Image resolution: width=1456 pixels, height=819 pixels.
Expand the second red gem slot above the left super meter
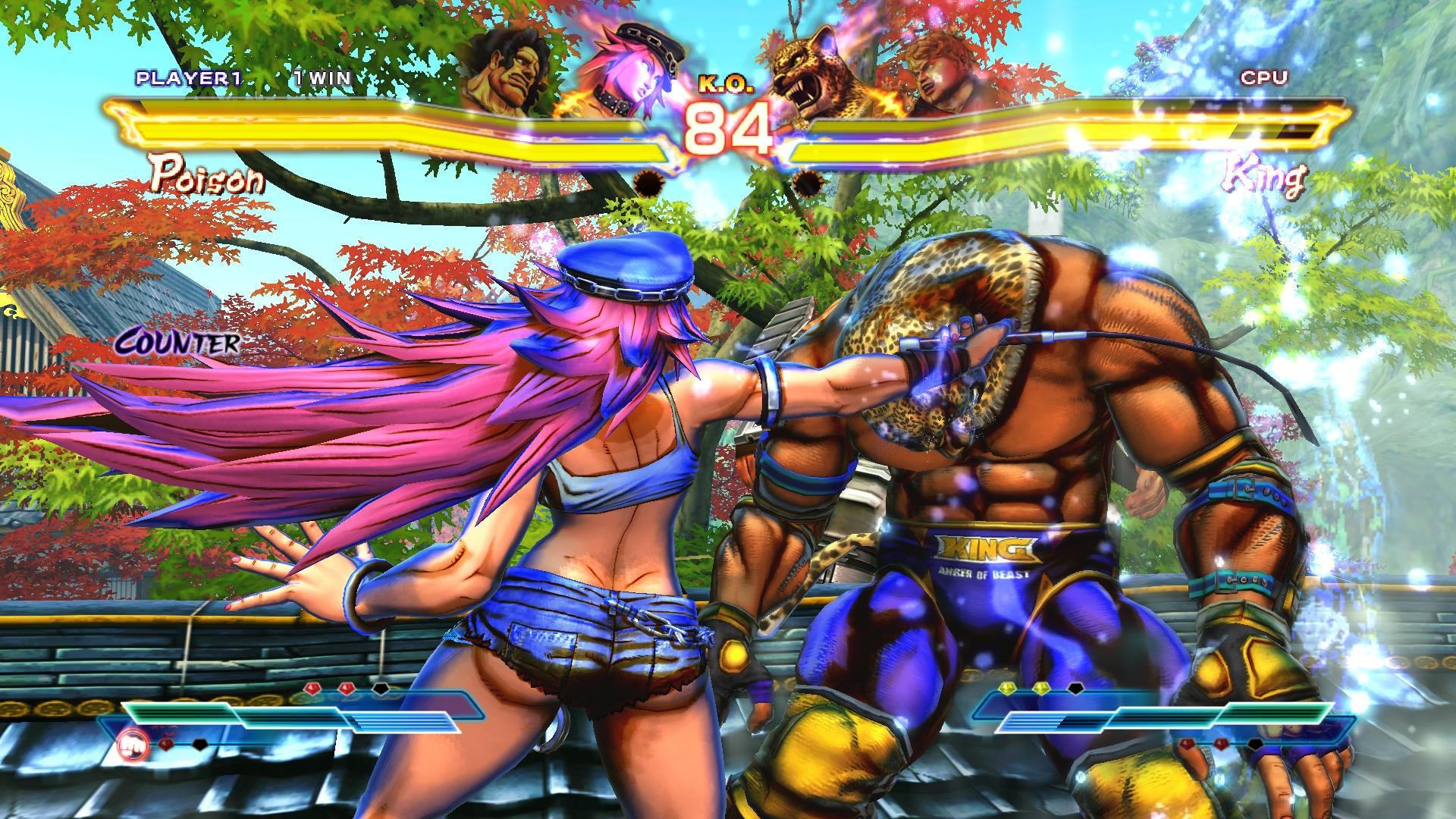[x=346, y=688]
